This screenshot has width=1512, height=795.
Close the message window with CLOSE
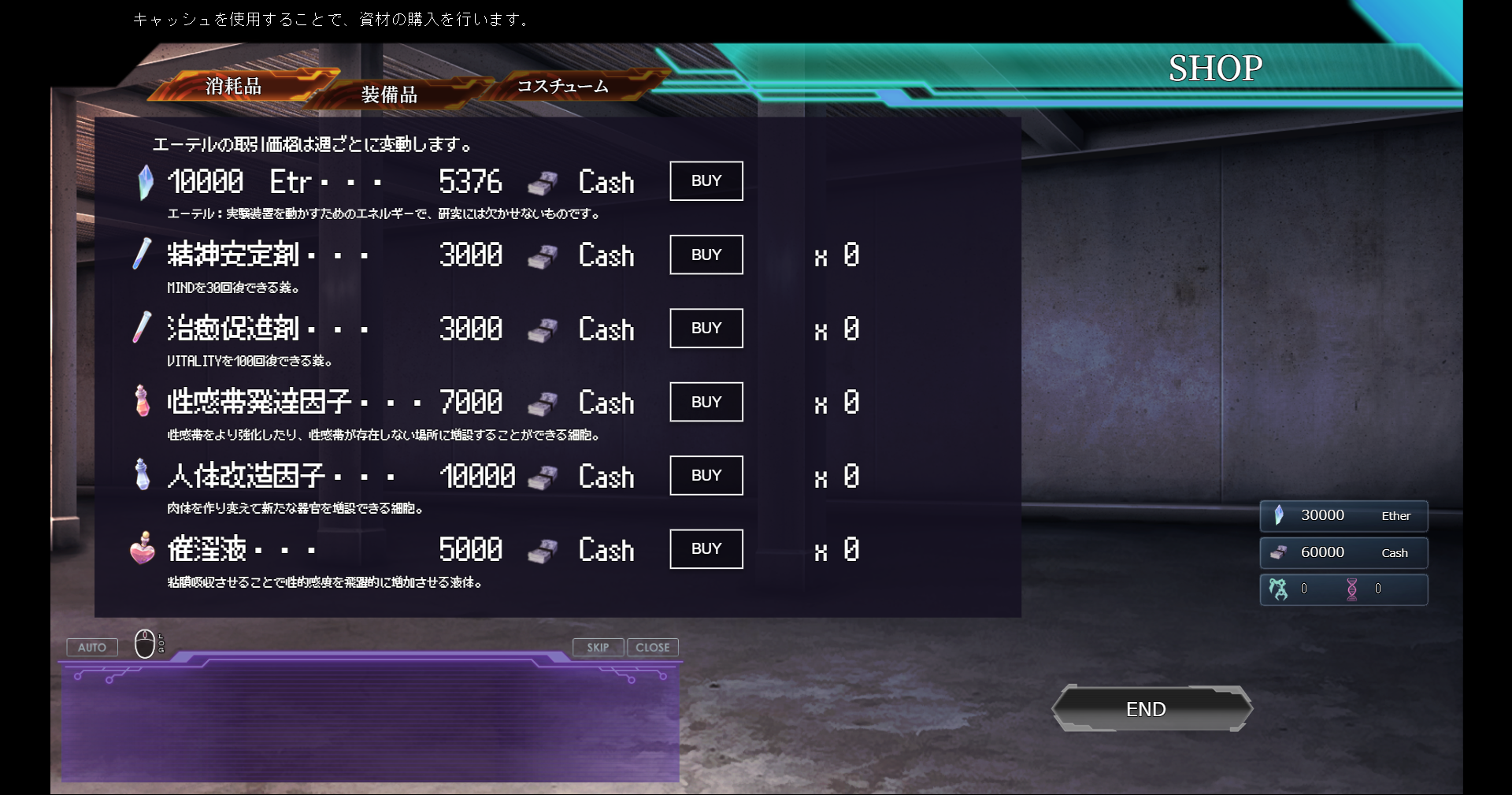[652, 648]
